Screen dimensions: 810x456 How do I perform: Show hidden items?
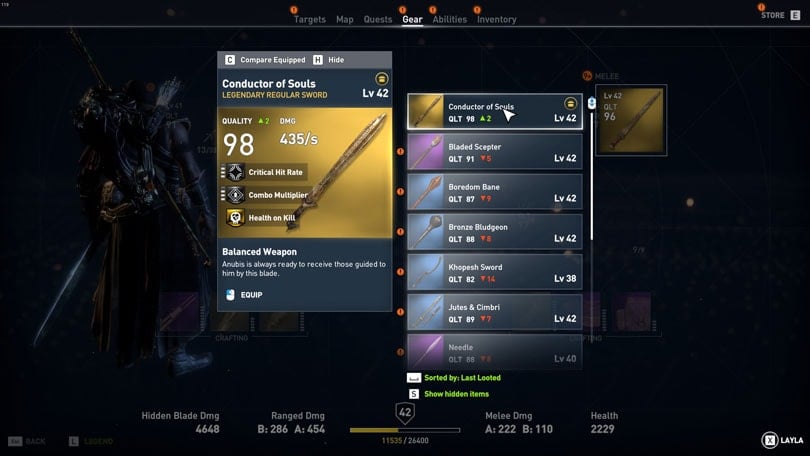[x=457, y=394]
